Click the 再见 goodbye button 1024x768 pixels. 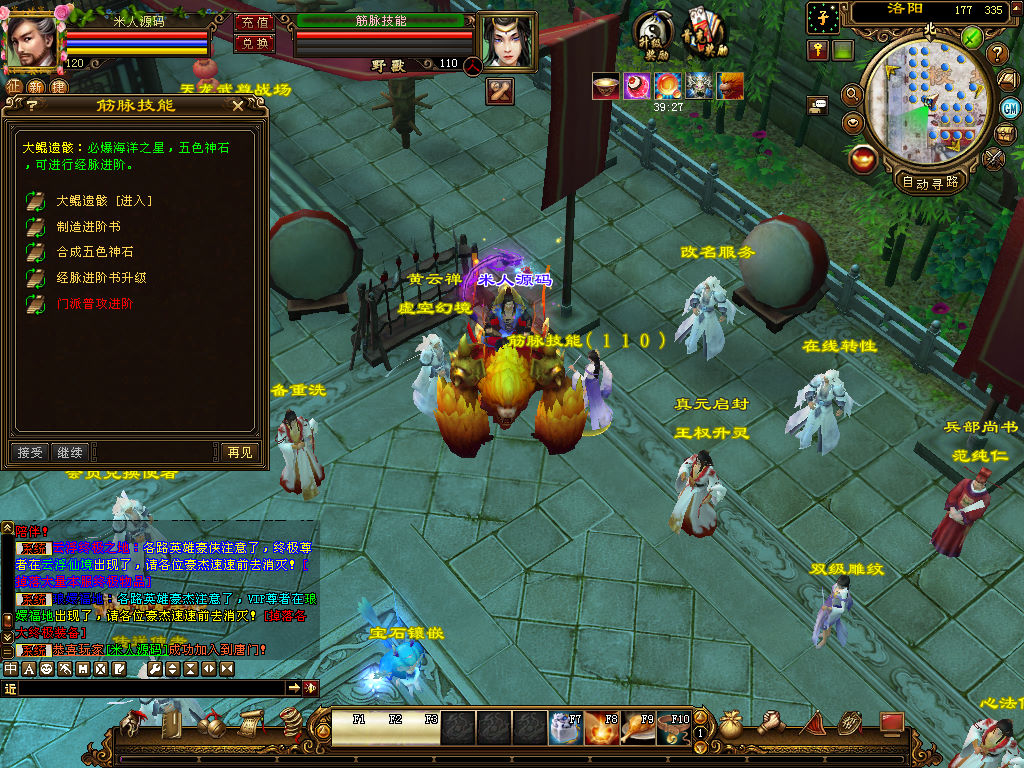(240, 453)
